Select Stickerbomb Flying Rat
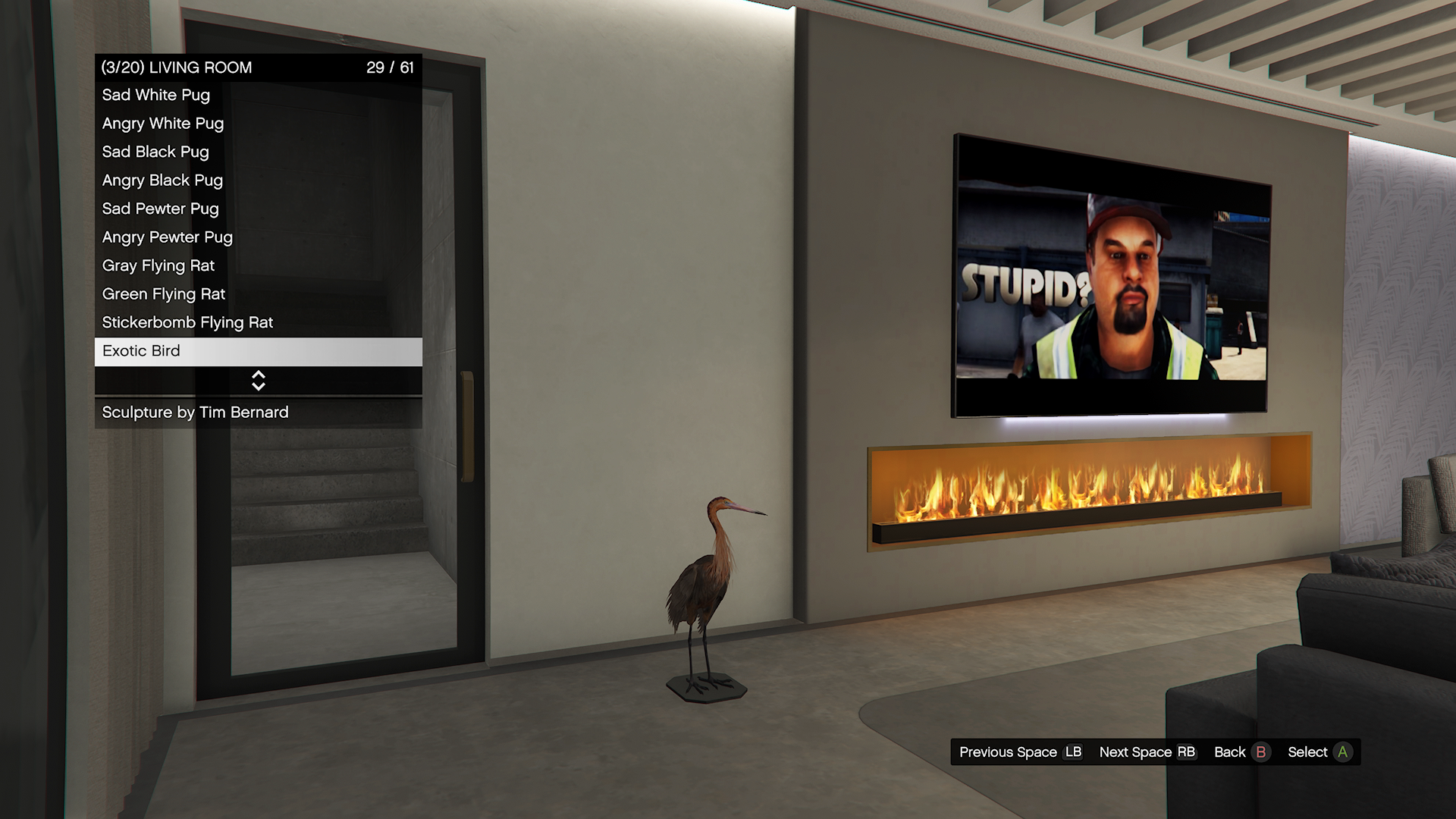1456x819 pixels. [x=258, y=323]
